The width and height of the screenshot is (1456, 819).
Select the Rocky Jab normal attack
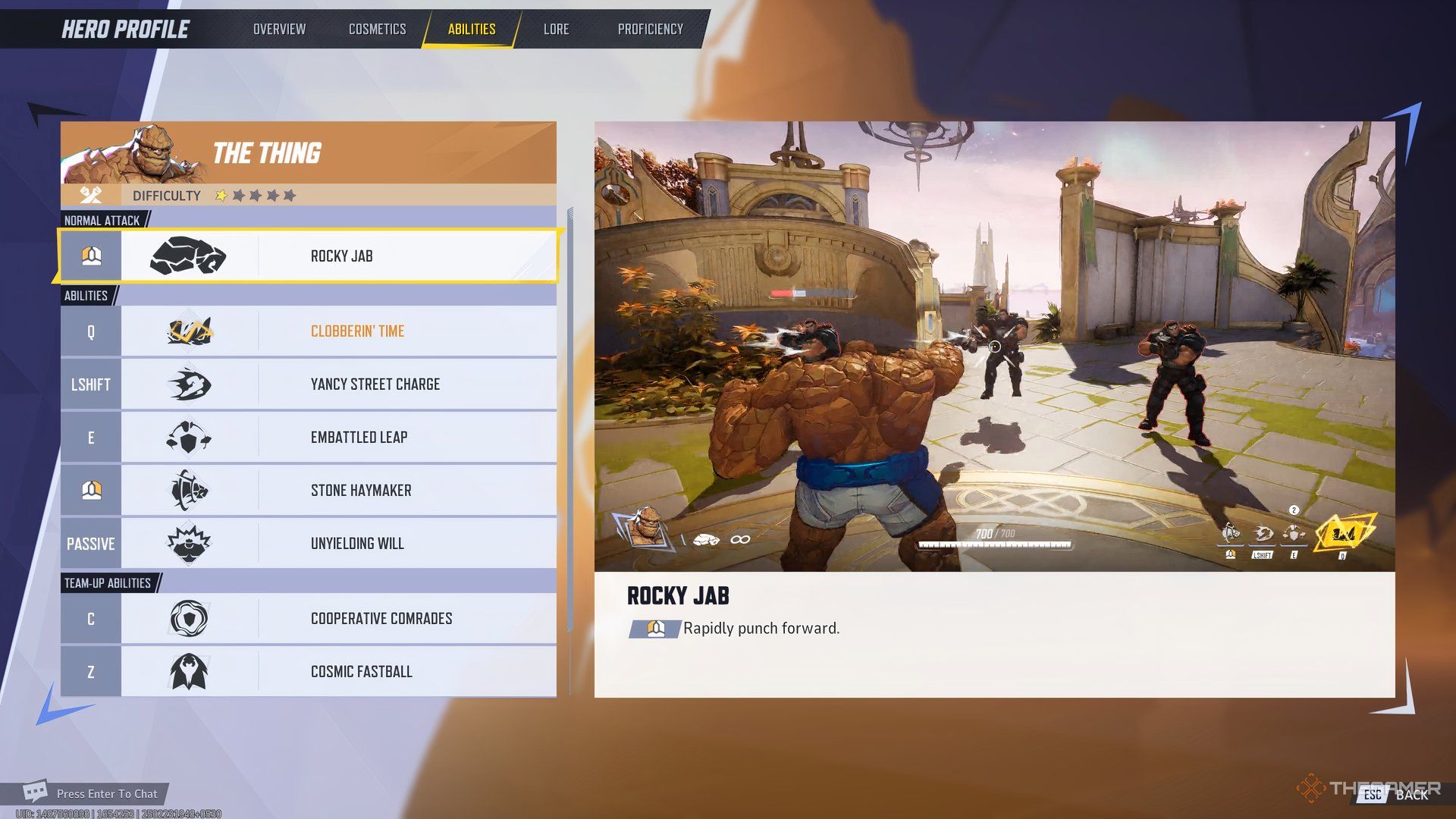[341, 256]
